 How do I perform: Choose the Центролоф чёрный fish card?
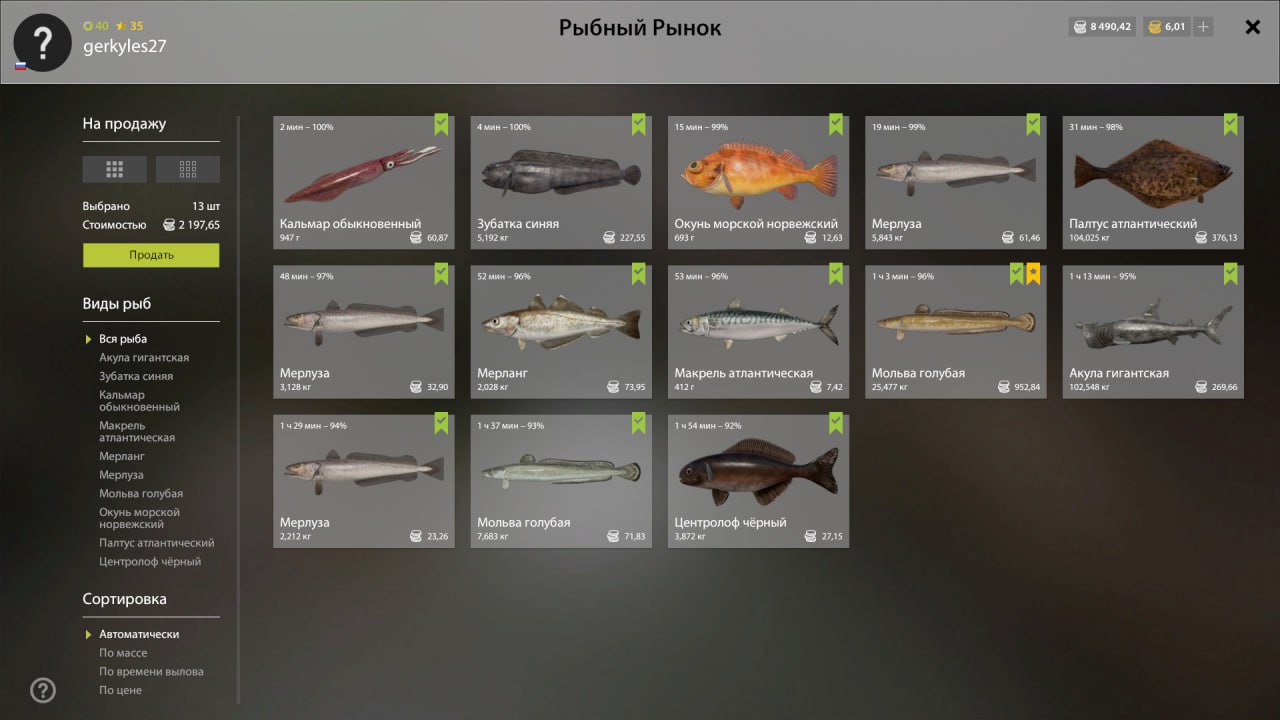tap(758, 480)
